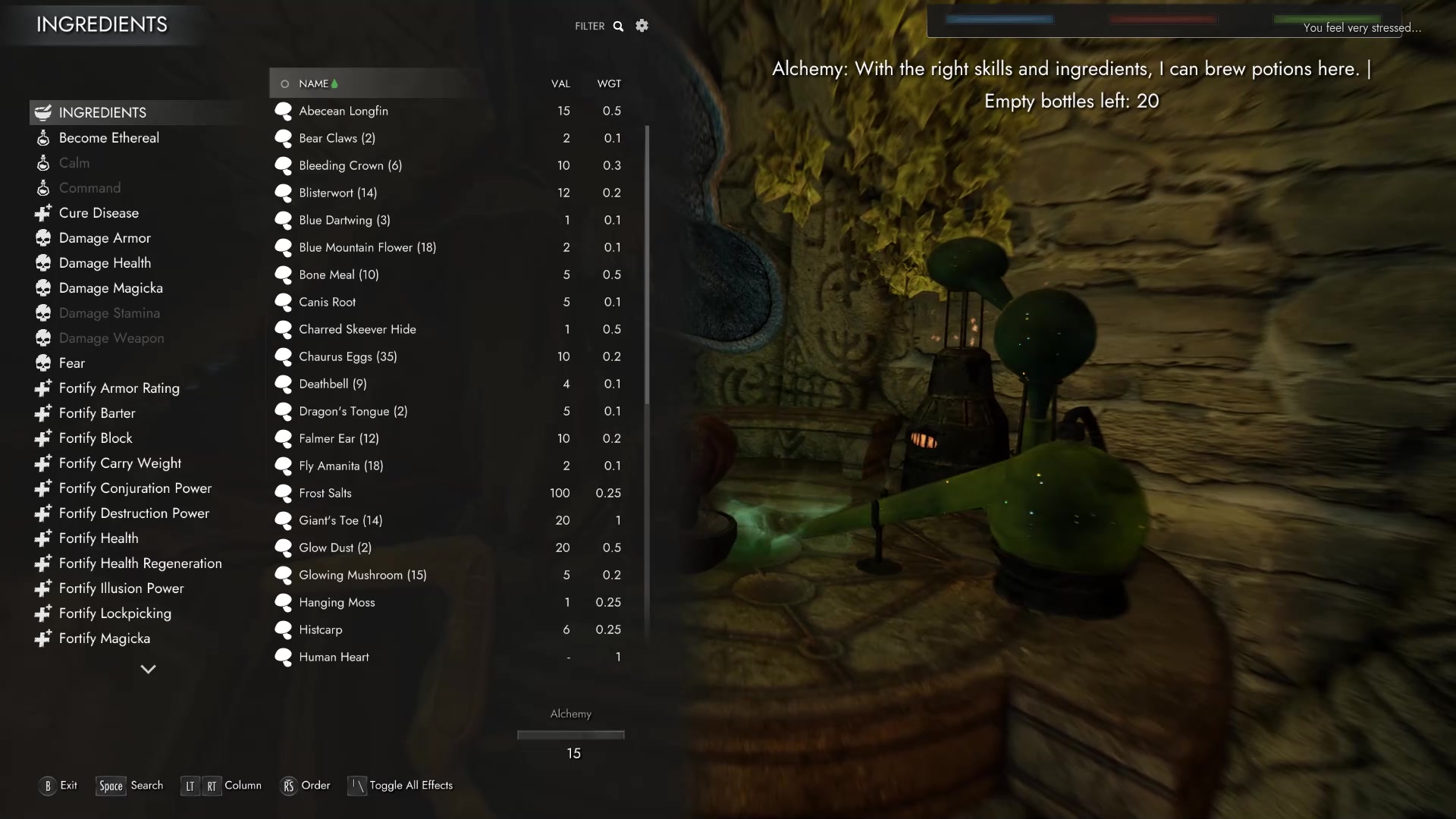The image size is (1456, 819).
Task: Activate Toggle All Effects
Action: point(400,786)
